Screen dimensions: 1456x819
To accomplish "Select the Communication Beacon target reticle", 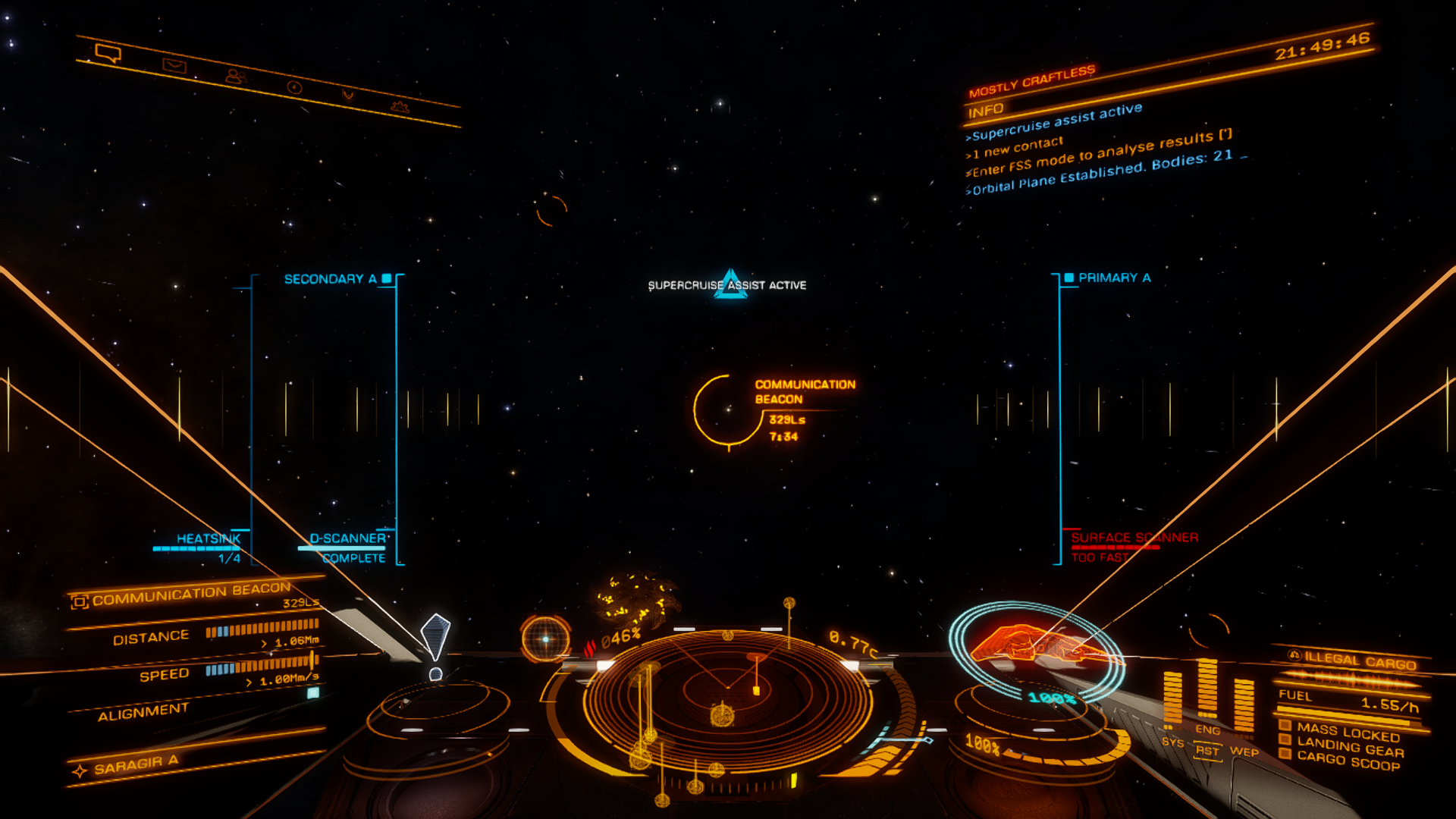I will (727, 410).
